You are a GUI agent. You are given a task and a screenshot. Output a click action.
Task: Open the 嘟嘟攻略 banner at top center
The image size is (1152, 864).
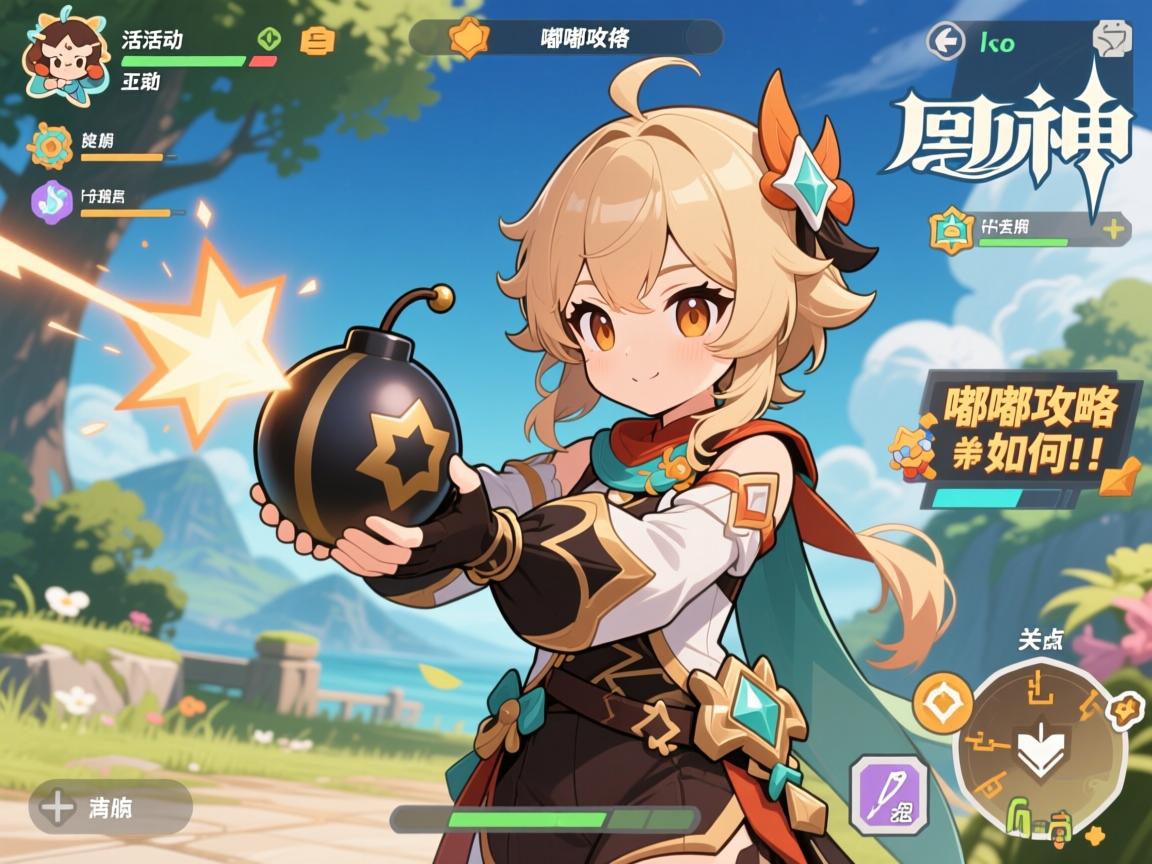coord(566,38)
